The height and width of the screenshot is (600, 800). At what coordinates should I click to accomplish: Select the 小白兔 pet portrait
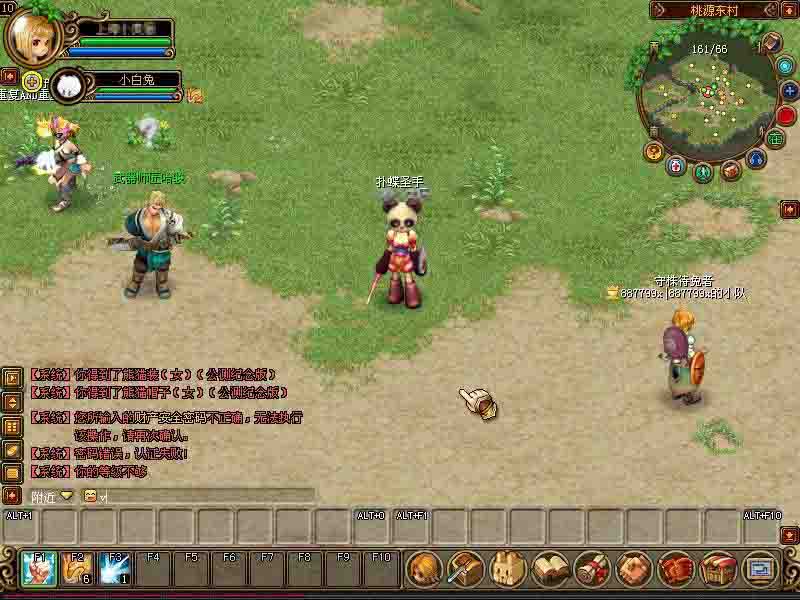67,86
